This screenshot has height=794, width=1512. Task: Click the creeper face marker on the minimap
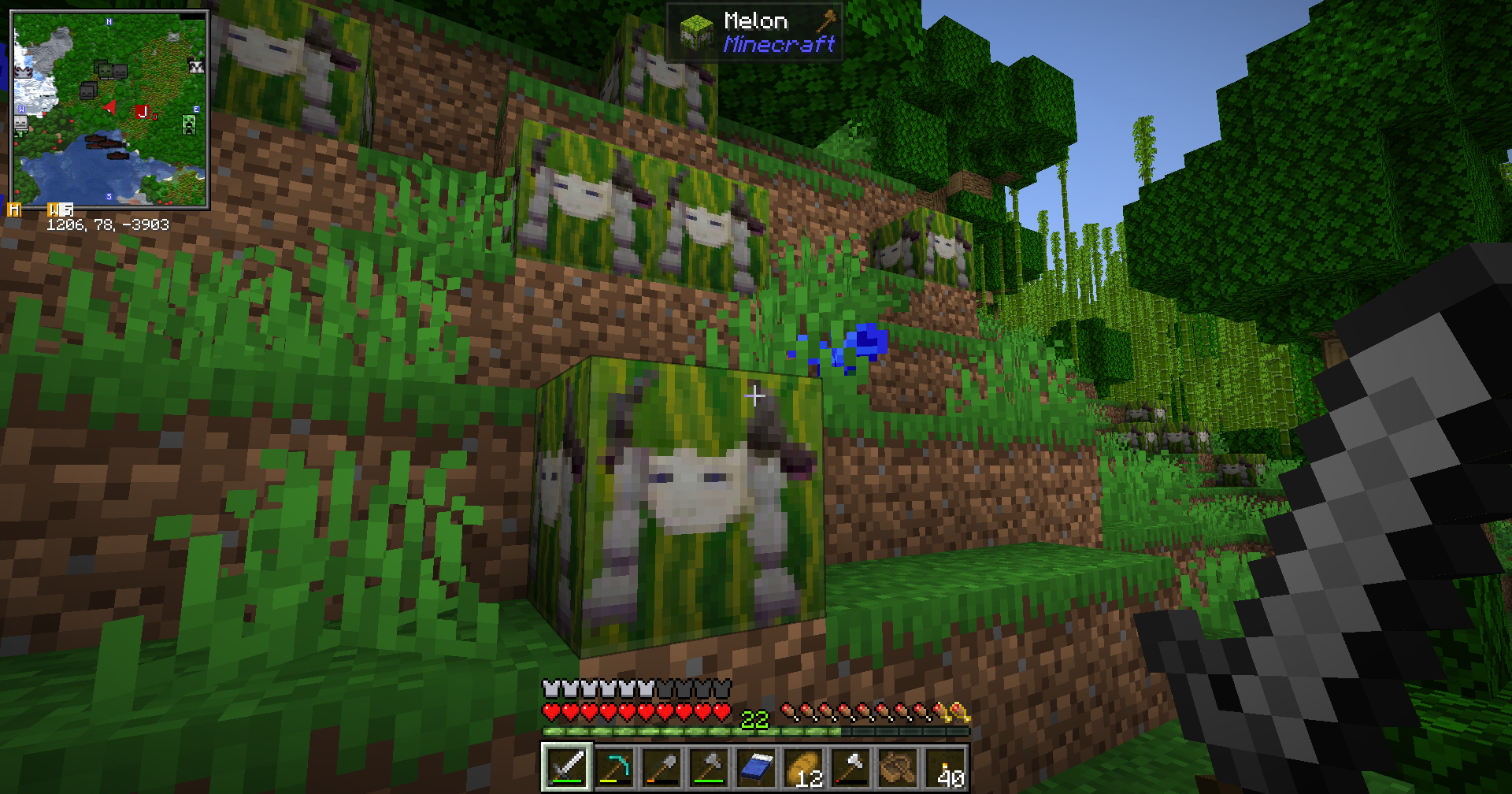[x=189, y=124]
